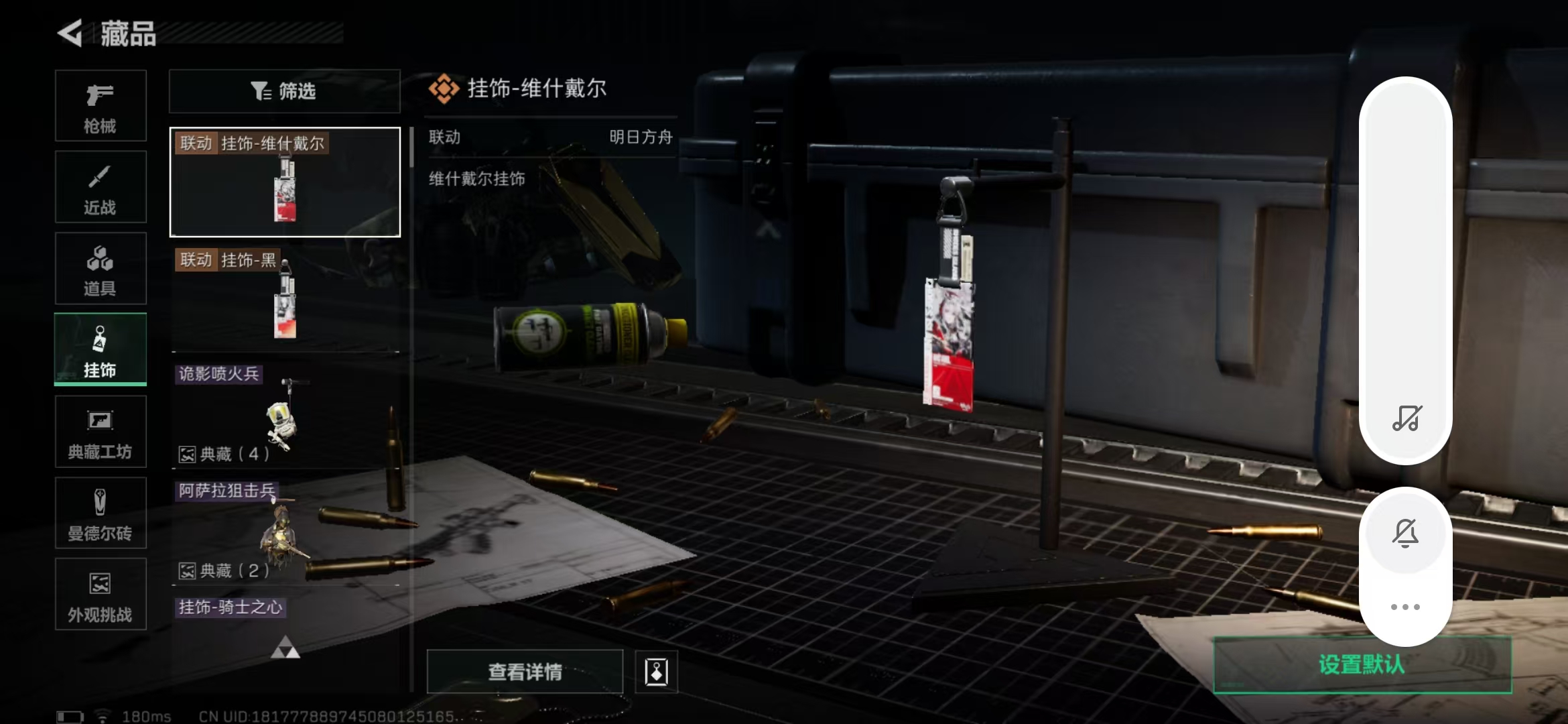Open the 近战 melee weapons category
Image resolution: width=1568 pixels, height=724 pixels.
(101, 186)
